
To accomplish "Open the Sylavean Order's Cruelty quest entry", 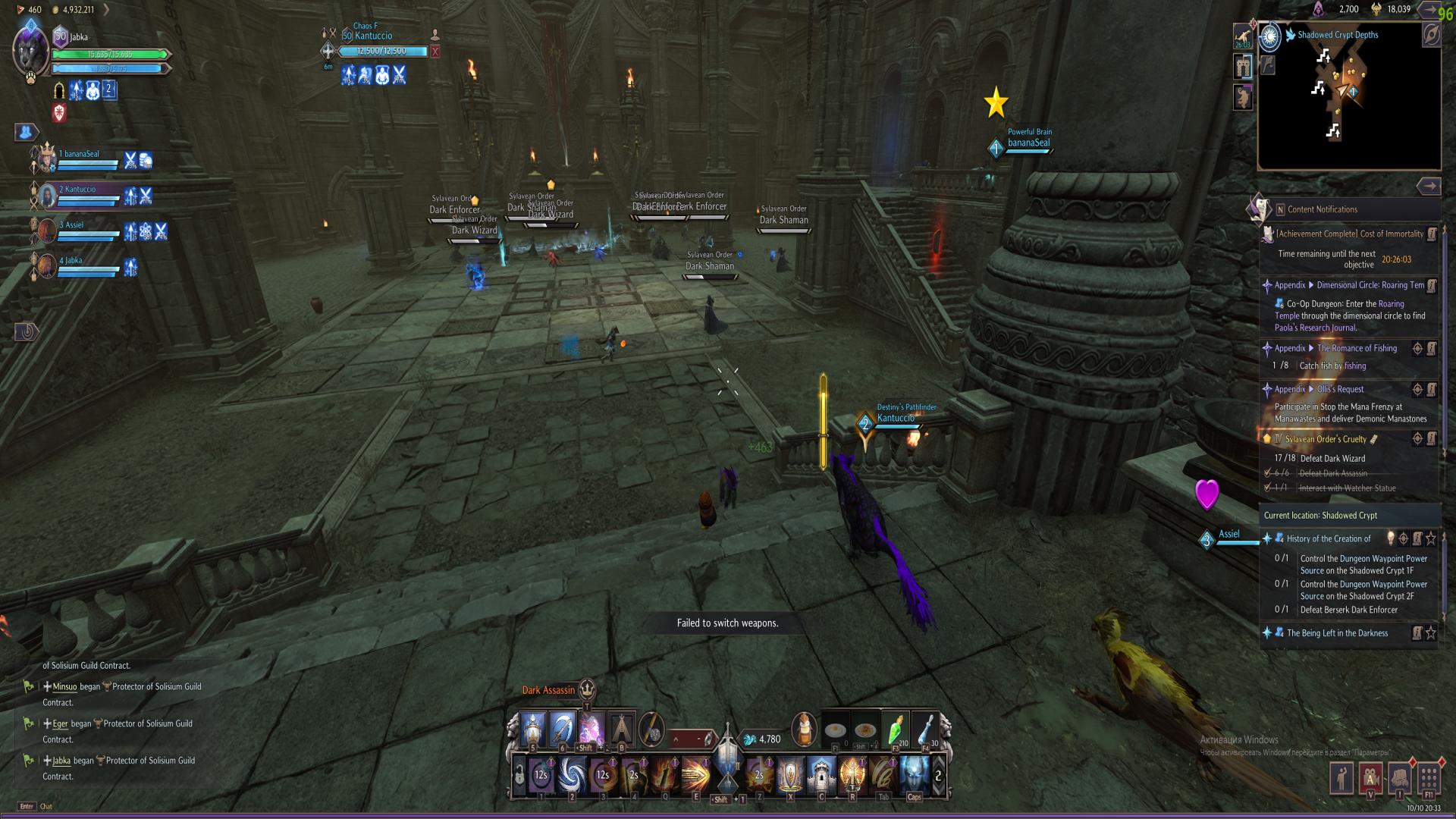I will click(x=1326, y=439).
